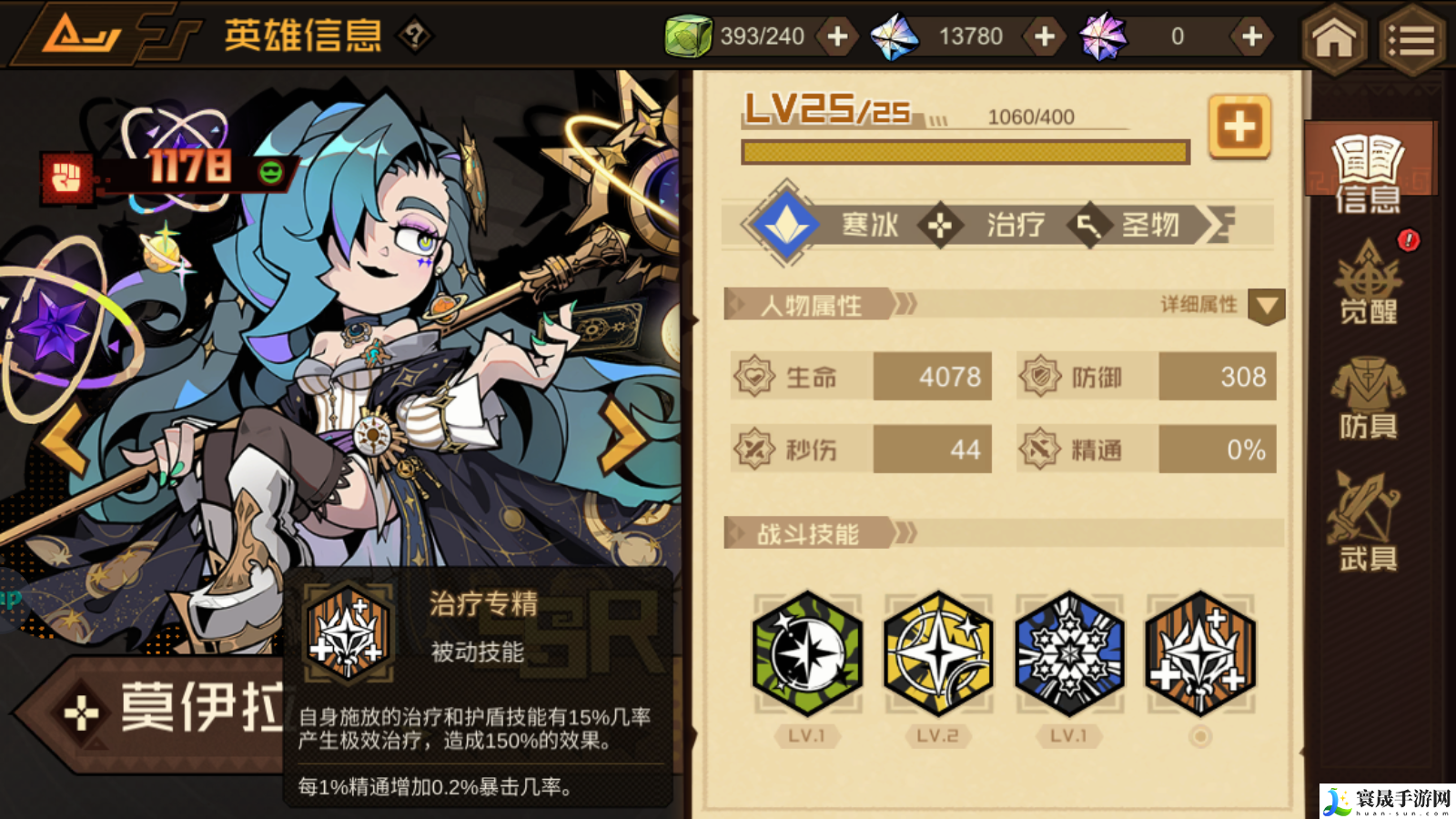Viewport: 1456px width, 819px height.
Task: Add more purple crystal currency
Action: tap(1251, 36)
